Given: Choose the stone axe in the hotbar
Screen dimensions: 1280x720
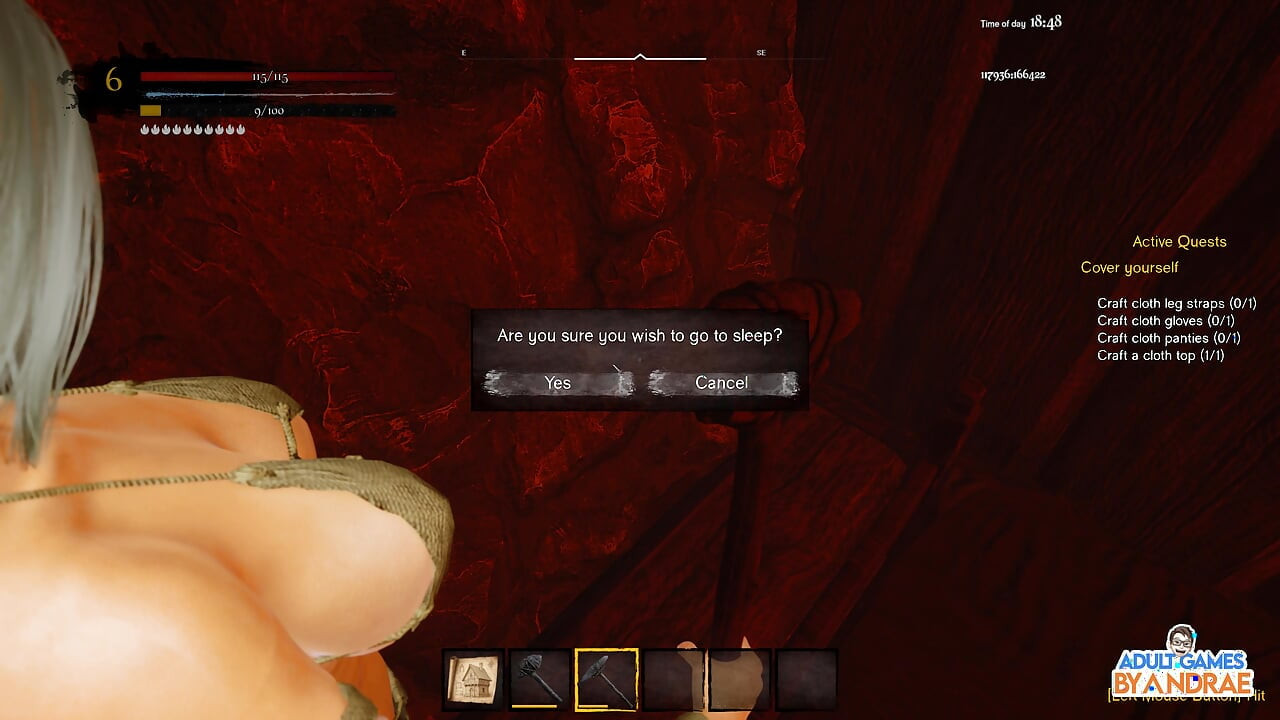Looking at the screenshot, I should tap(540, 680).
